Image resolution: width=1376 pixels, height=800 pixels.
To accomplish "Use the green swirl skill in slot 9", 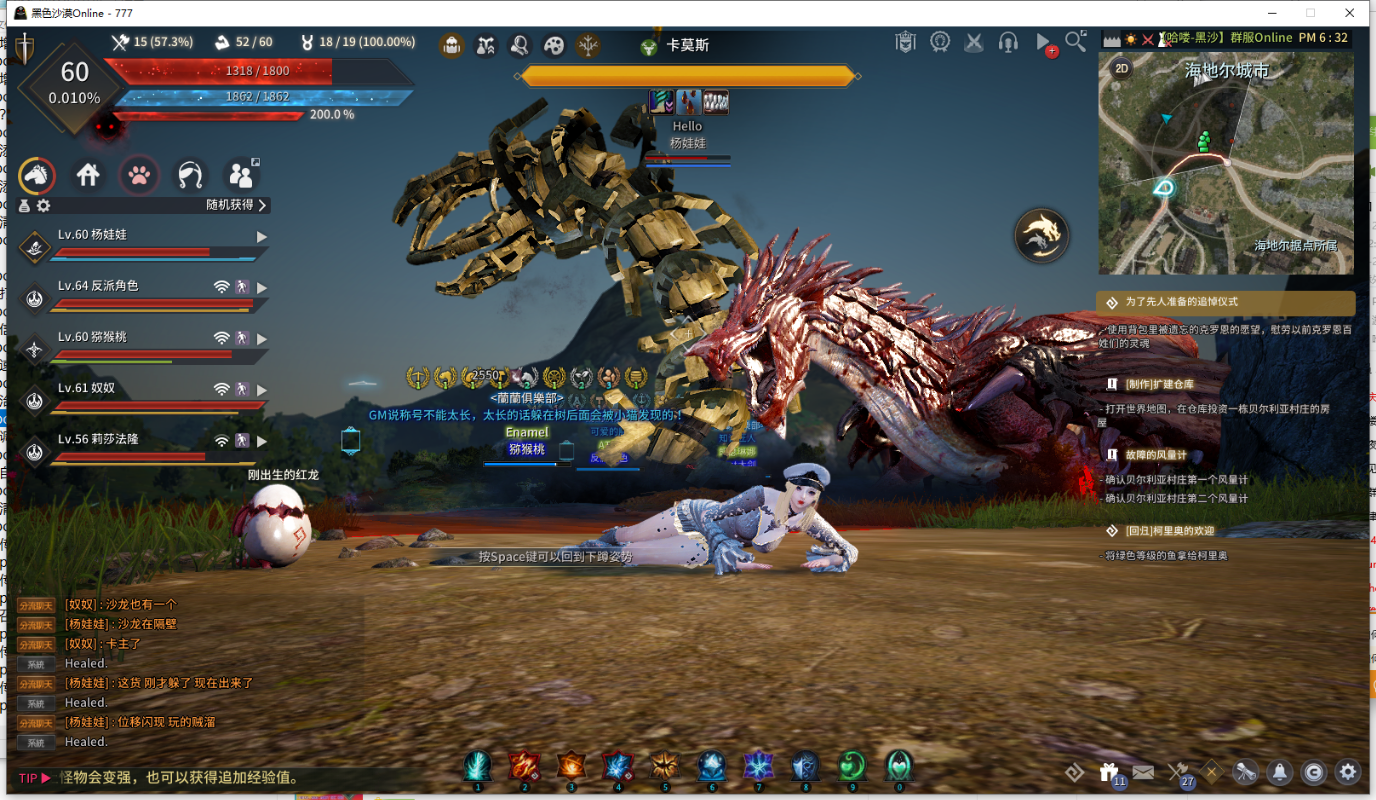I will coord(852,766).
